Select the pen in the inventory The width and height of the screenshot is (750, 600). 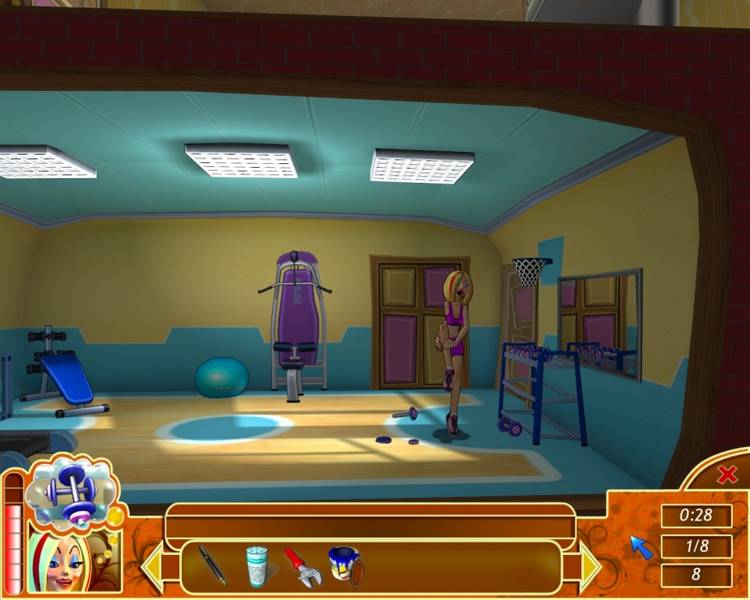tap(210, 565)
